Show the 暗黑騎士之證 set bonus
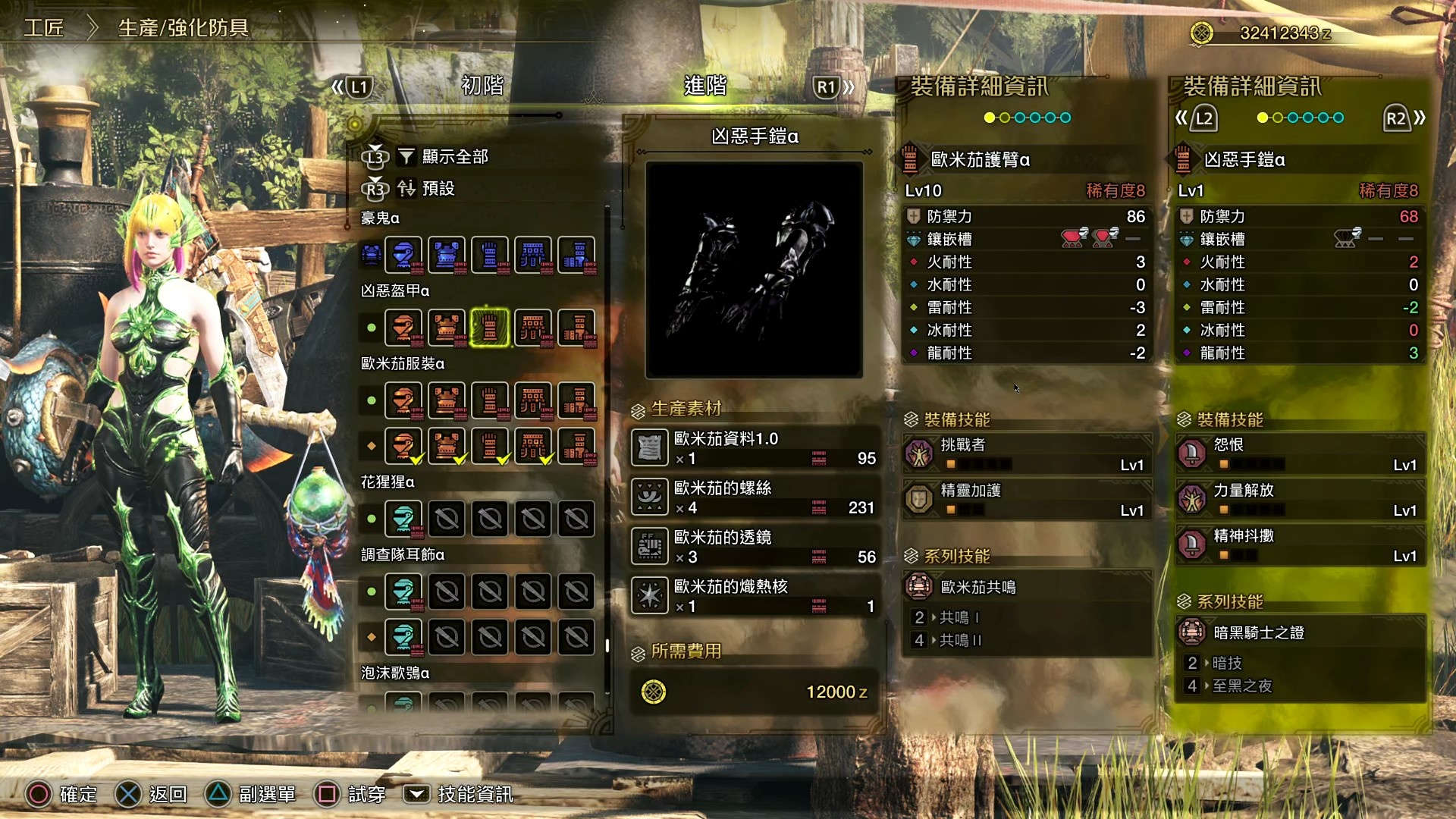The height and width of the screenshot is (819, 1456). [x=1300, y=632]
